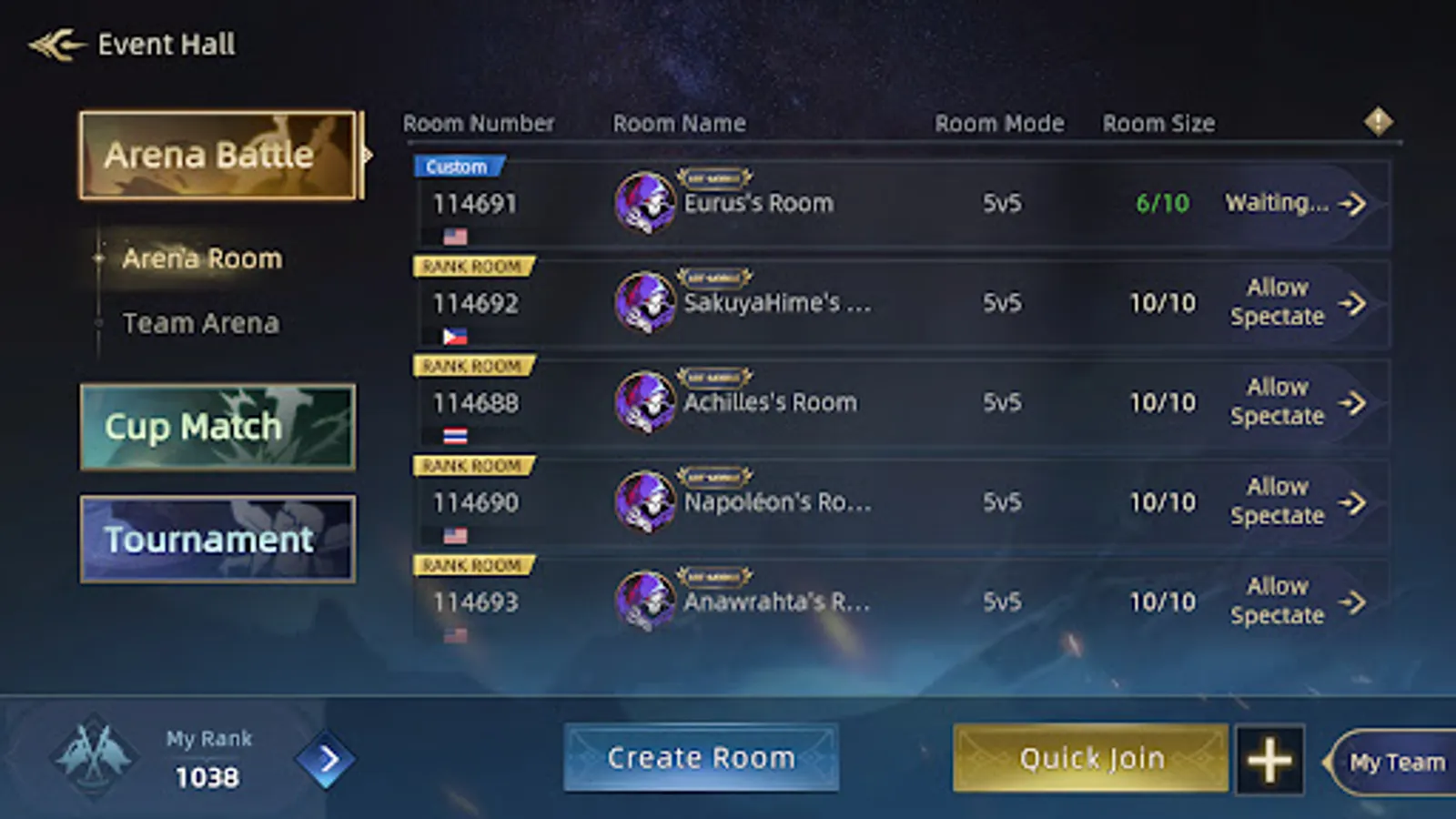Click Napoléon's Room avatar portrait

coord(644,501)
